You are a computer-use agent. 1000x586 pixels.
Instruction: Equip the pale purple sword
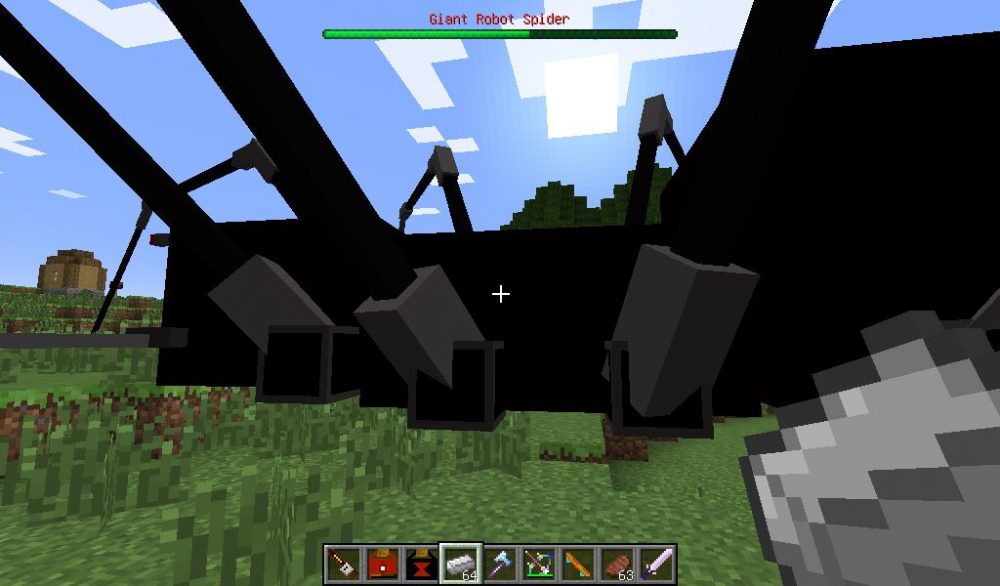(x=657, y=564)
